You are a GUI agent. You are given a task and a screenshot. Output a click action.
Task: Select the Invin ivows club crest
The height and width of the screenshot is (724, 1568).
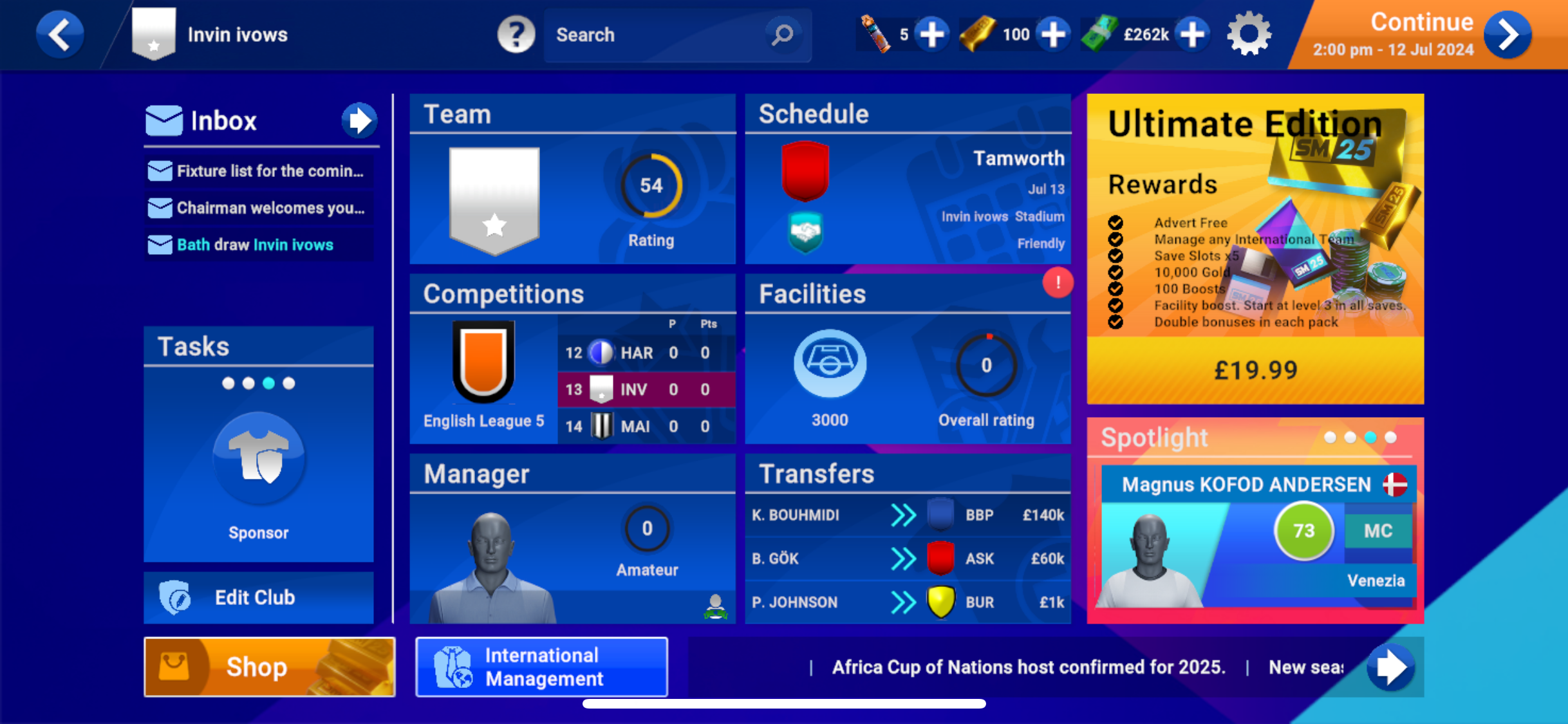click(154, 34)
